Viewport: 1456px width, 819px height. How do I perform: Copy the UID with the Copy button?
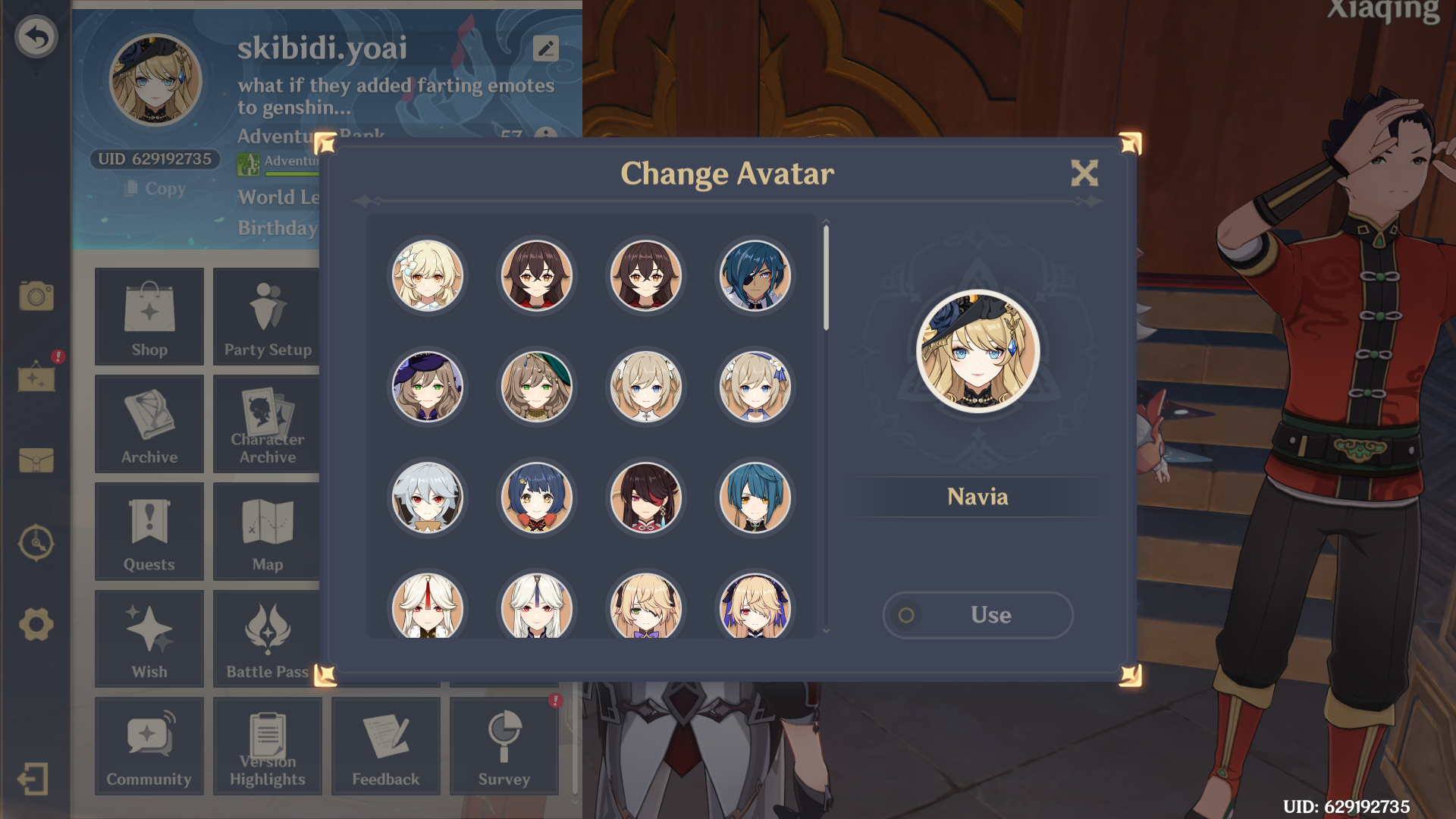pos(155,188)
